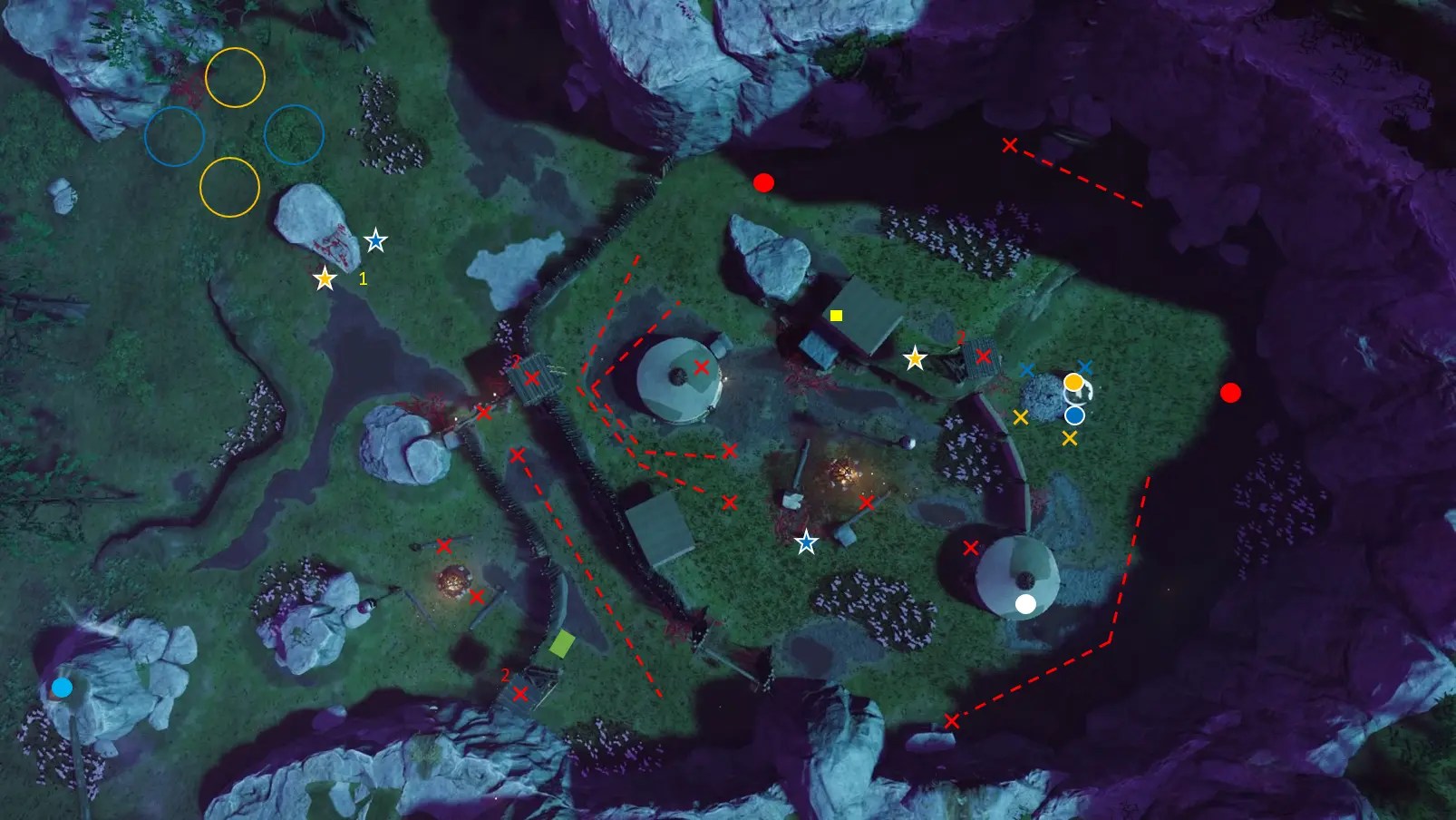Pick the white-outlined dark blue dot marker
Screen dimensions: 1456x820
pyautogui.click(x=1074, y=415)
